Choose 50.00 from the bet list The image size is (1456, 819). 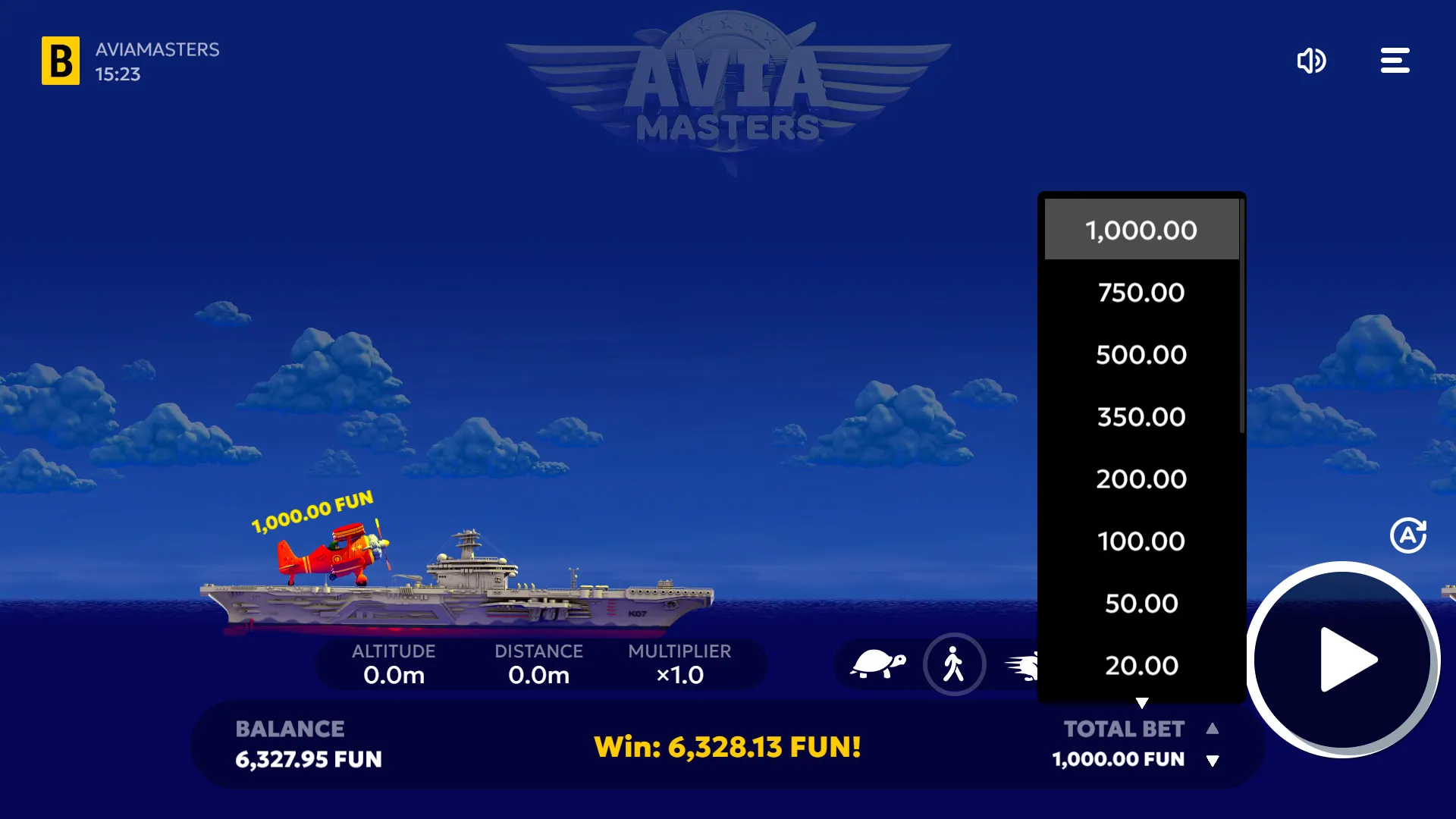point(1141,603)
